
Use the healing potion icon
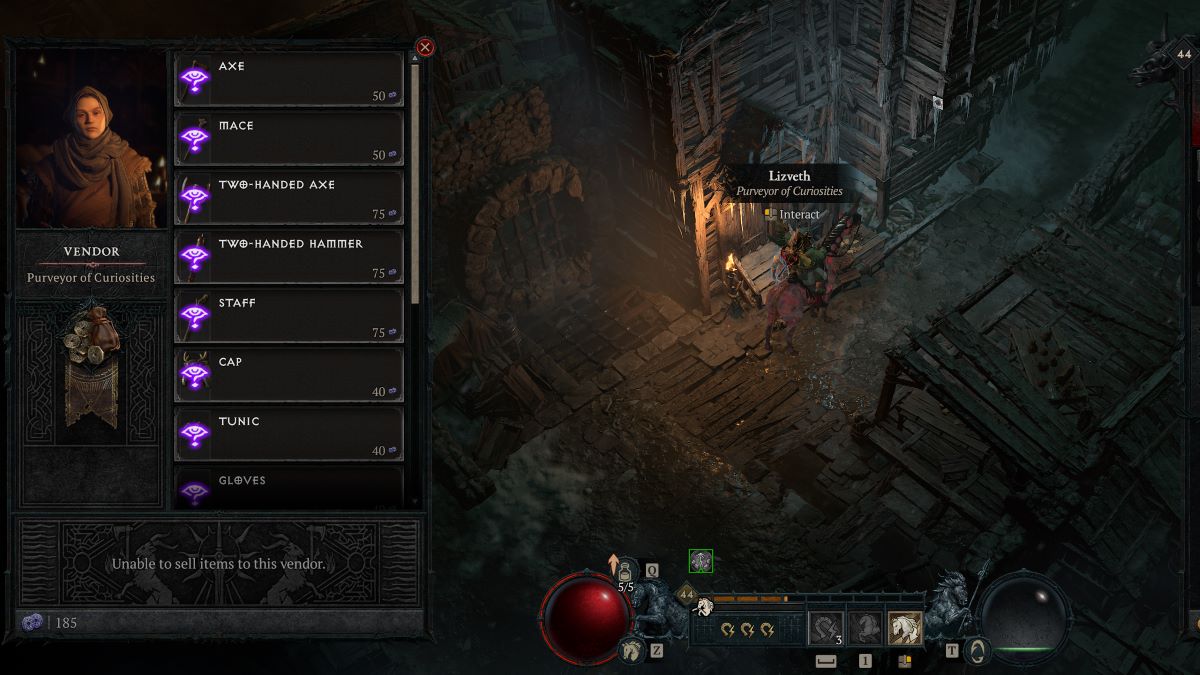point(627,572)
